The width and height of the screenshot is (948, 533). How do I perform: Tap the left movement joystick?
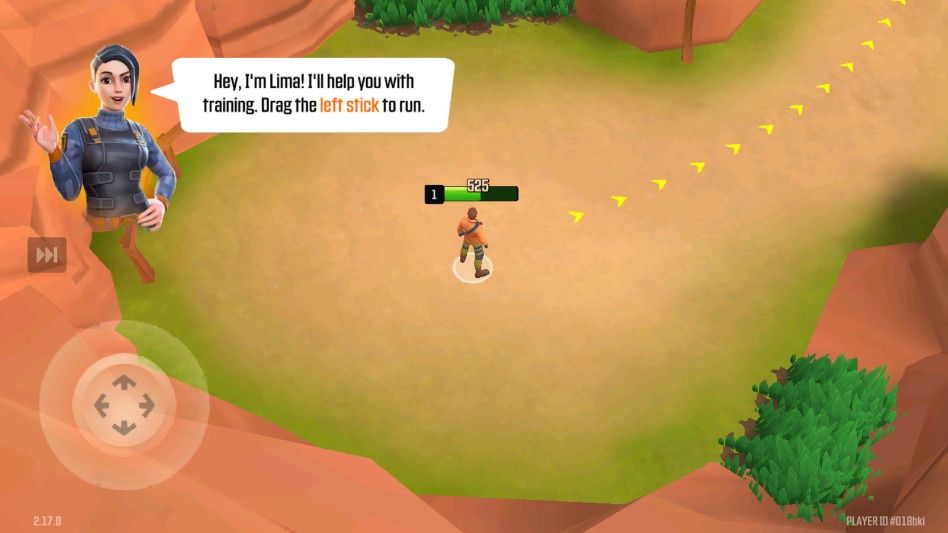(124, 405)
